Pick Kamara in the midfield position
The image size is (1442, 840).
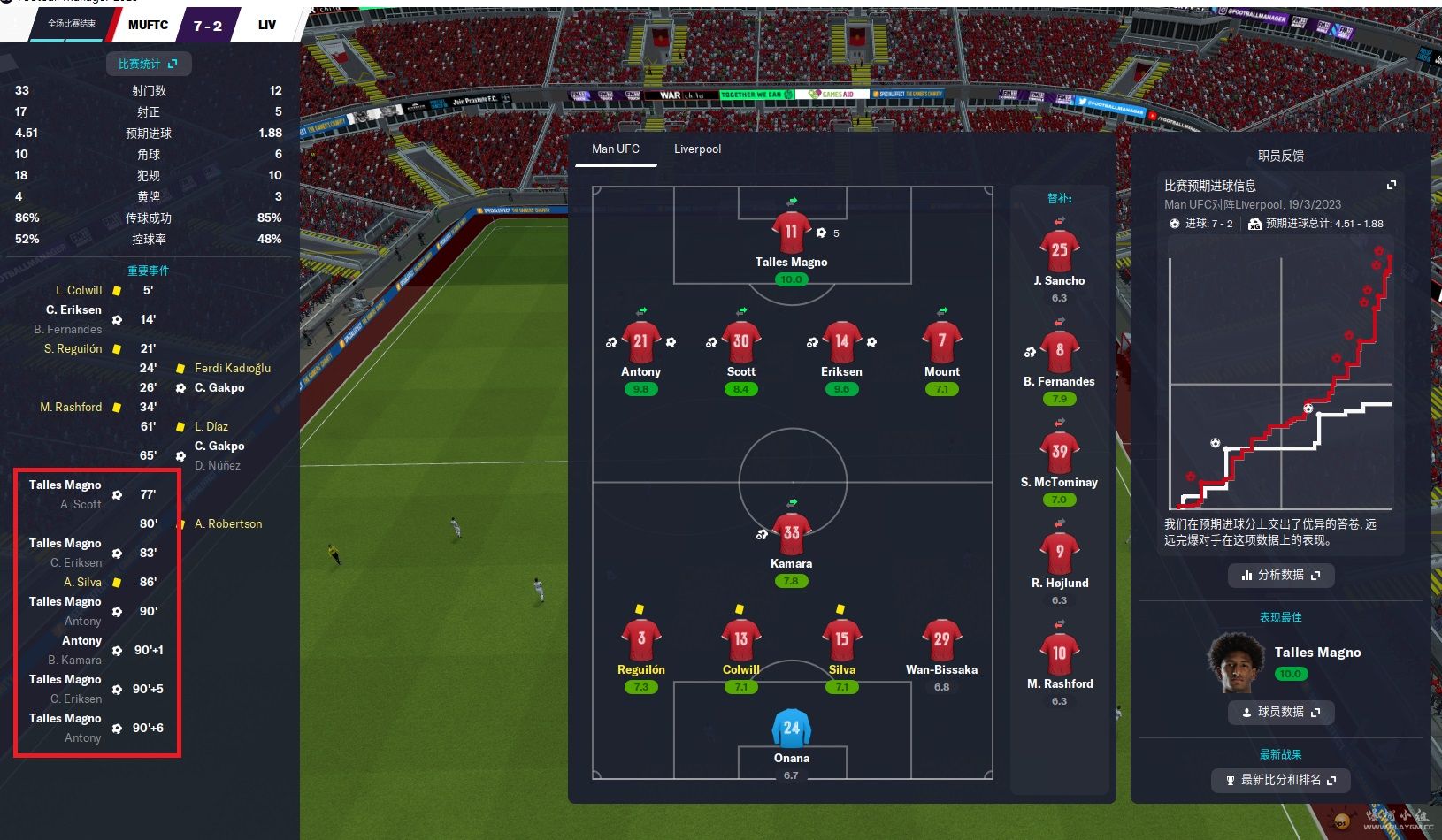tap(791, 534)
